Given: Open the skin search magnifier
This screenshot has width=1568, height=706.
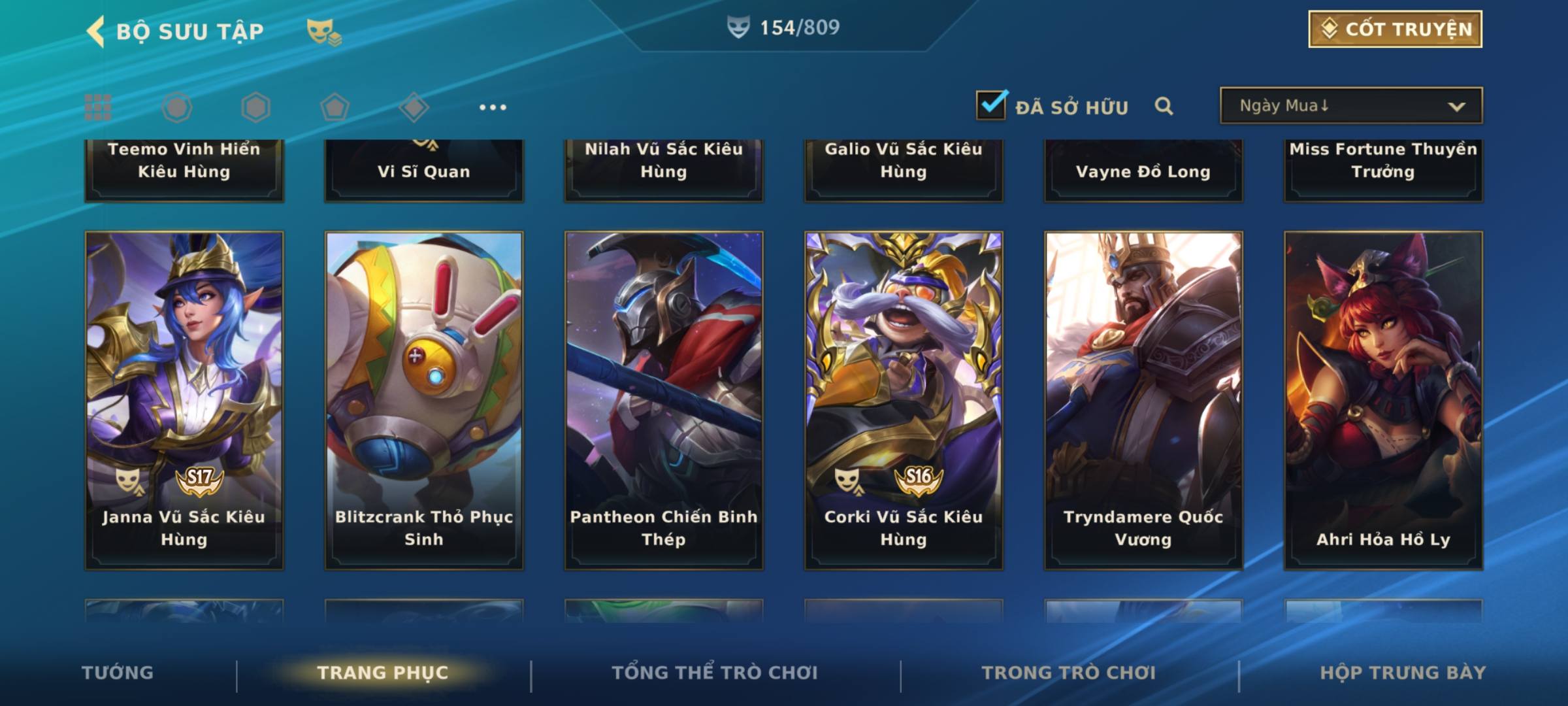Looking at the screenshot, I should point(1164,106).
